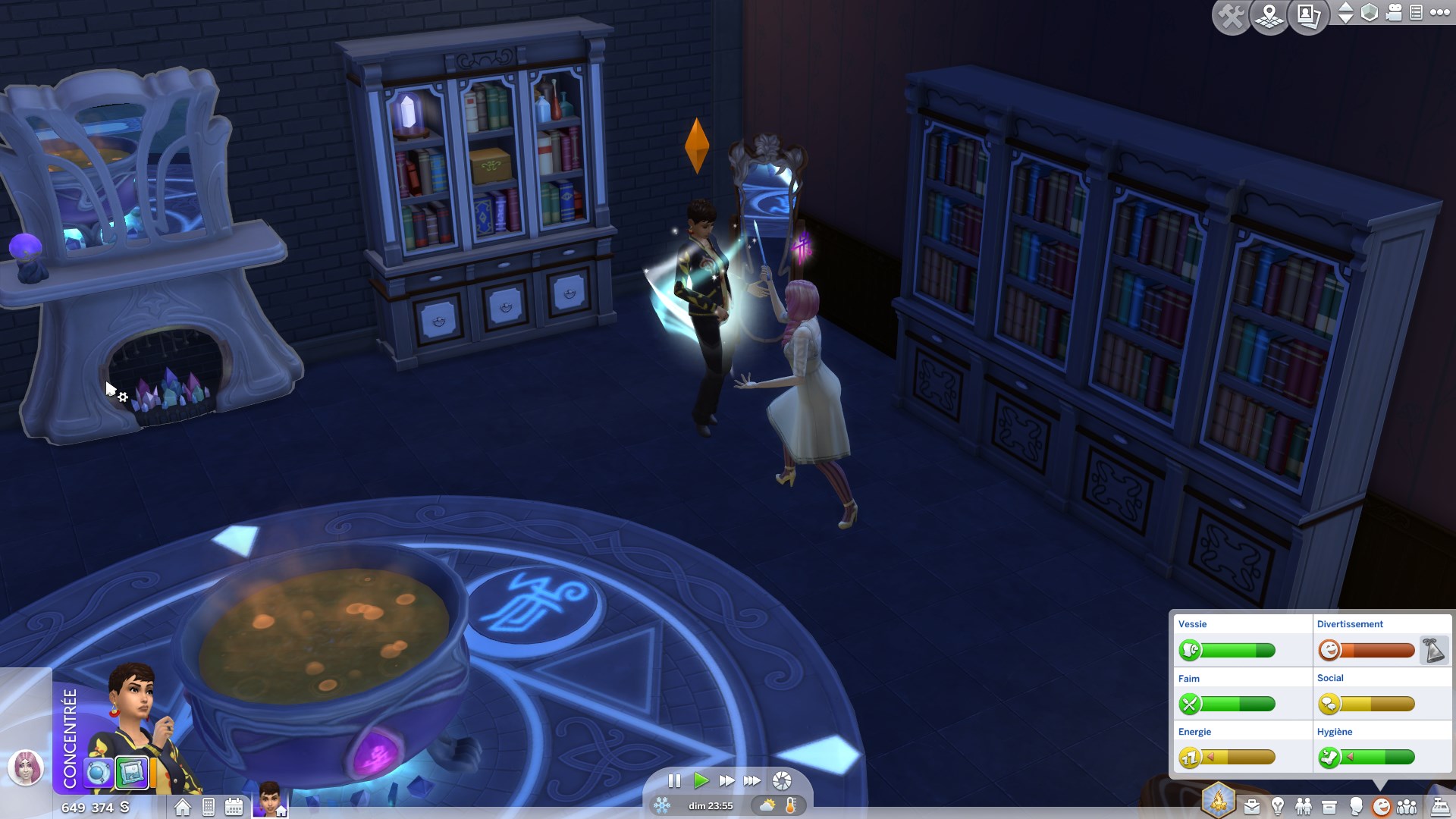
Task: Select ultra speed with triple-arrow button
Action: pyautogui.click(x=753, y=780)
